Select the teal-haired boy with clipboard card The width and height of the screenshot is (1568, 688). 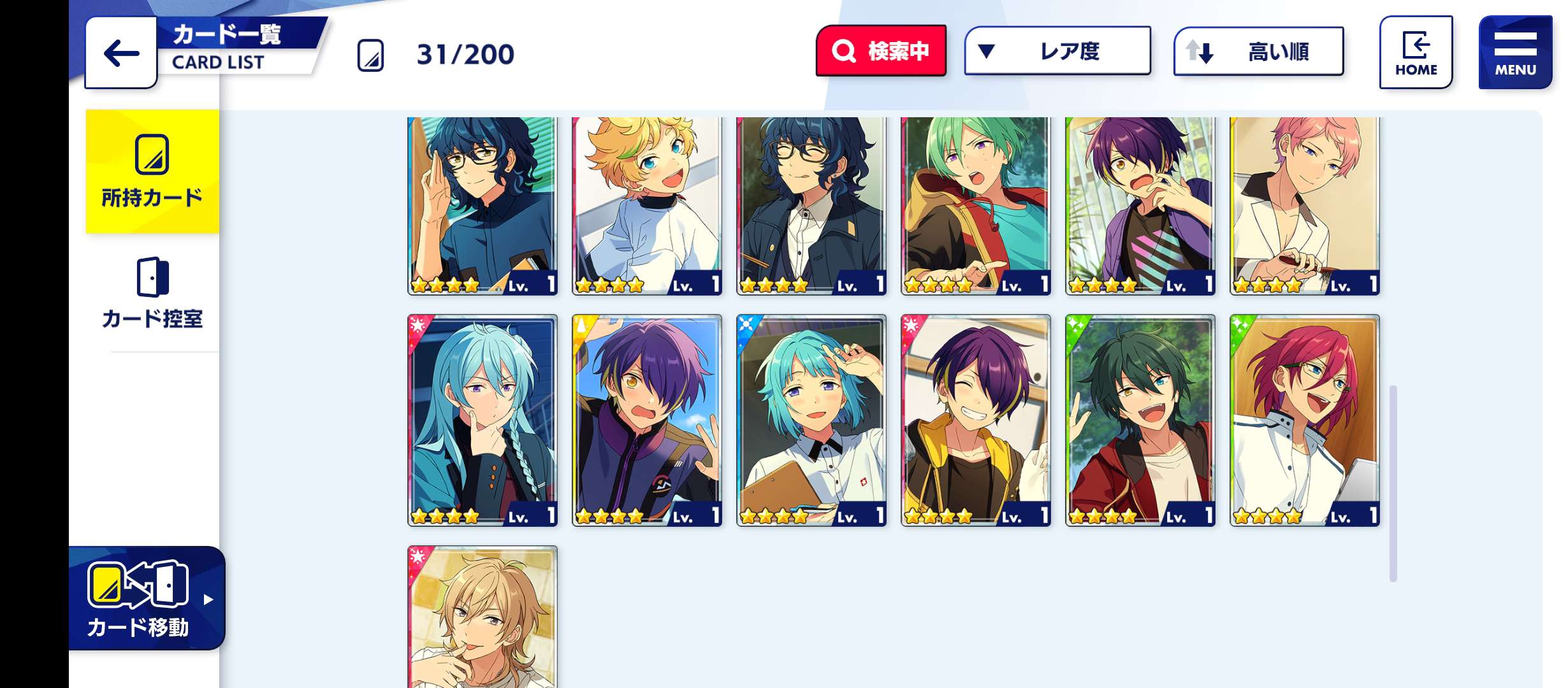click(811, 420)
